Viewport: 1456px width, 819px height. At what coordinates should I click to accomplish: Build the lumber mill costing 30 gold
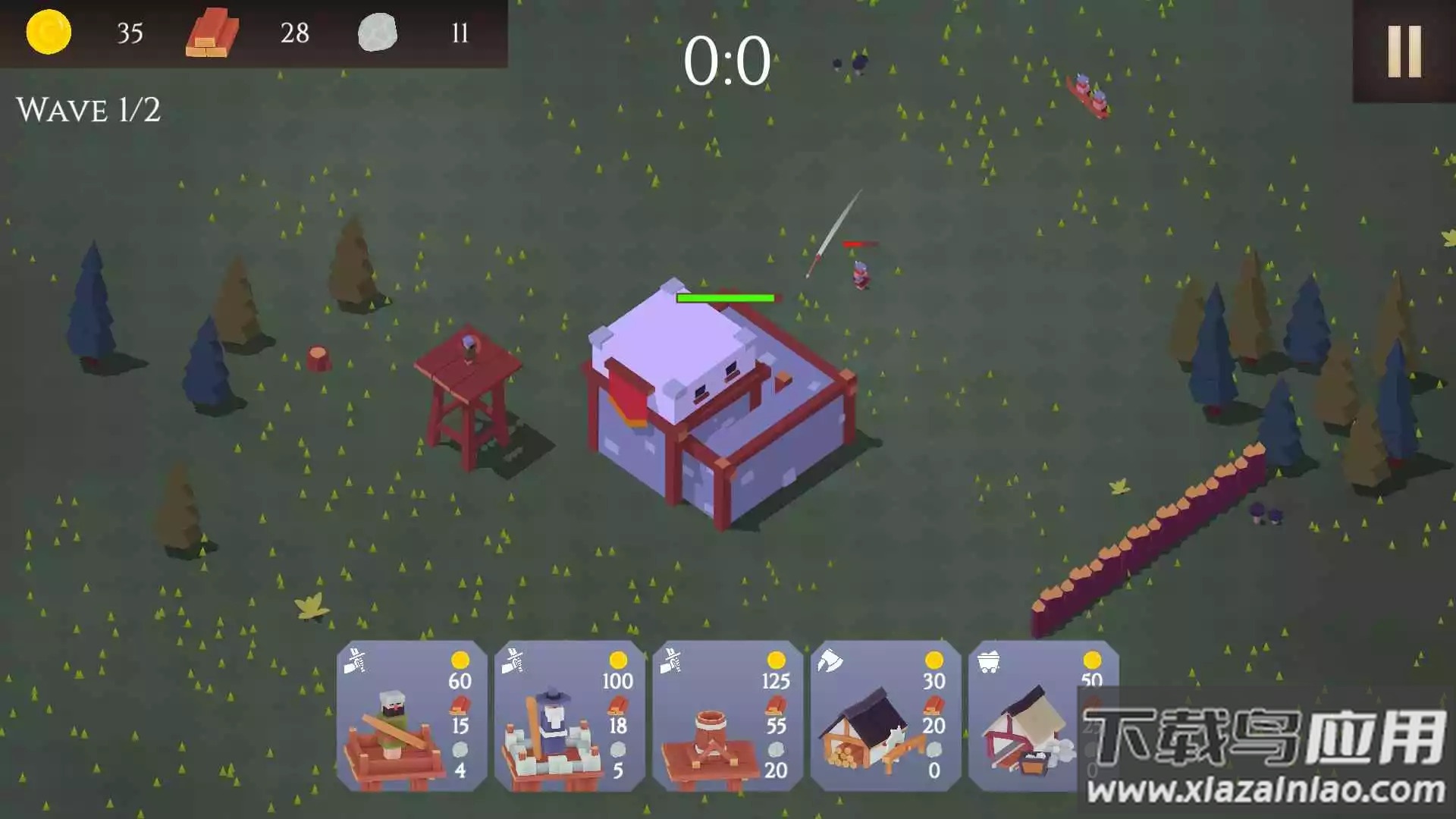point(885,717)
